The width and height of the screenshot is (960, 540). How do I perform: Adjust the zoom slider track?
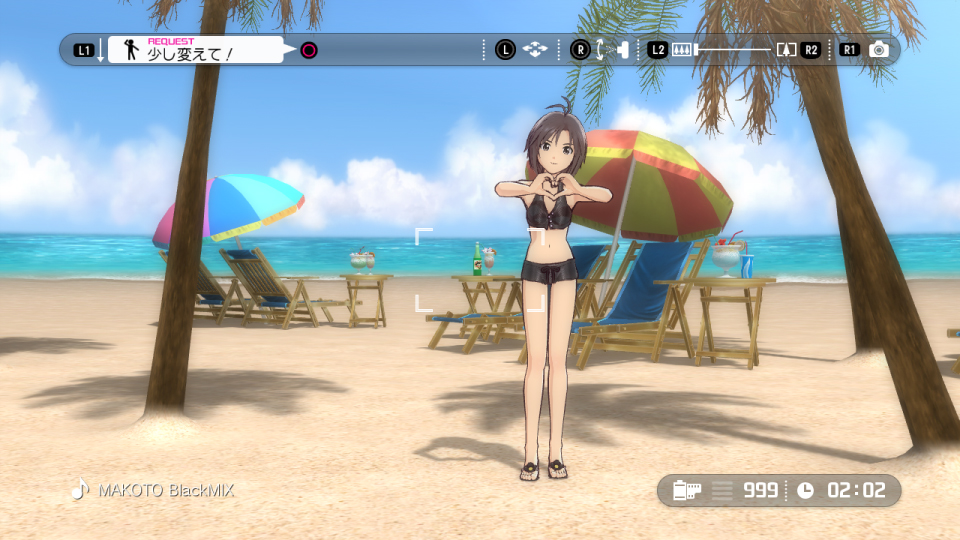tap(733, 49)
